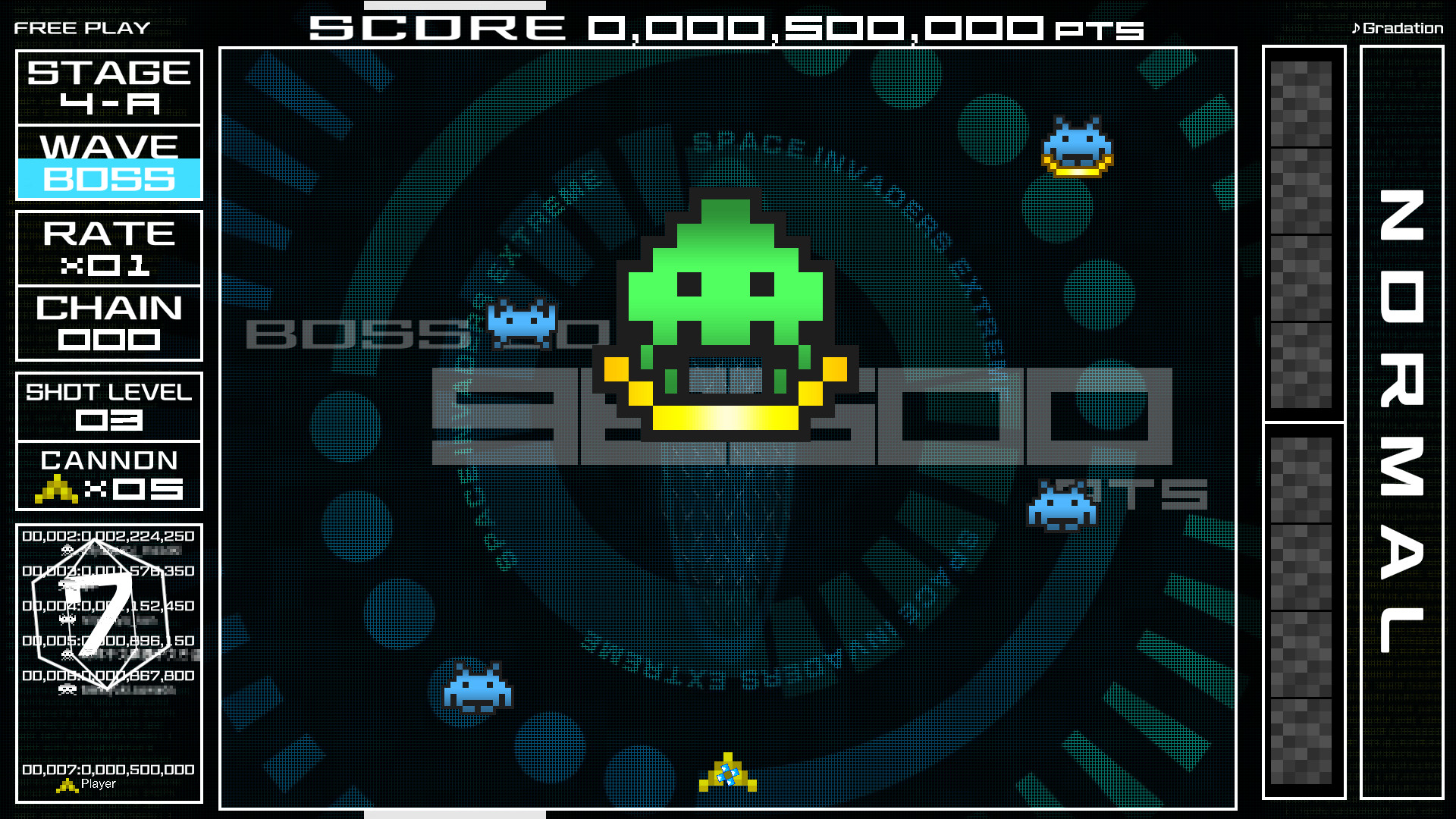Screen dimensions: 1456x819
Task: Click the FREE PLAY label
Action: click(x=81, y=27)
